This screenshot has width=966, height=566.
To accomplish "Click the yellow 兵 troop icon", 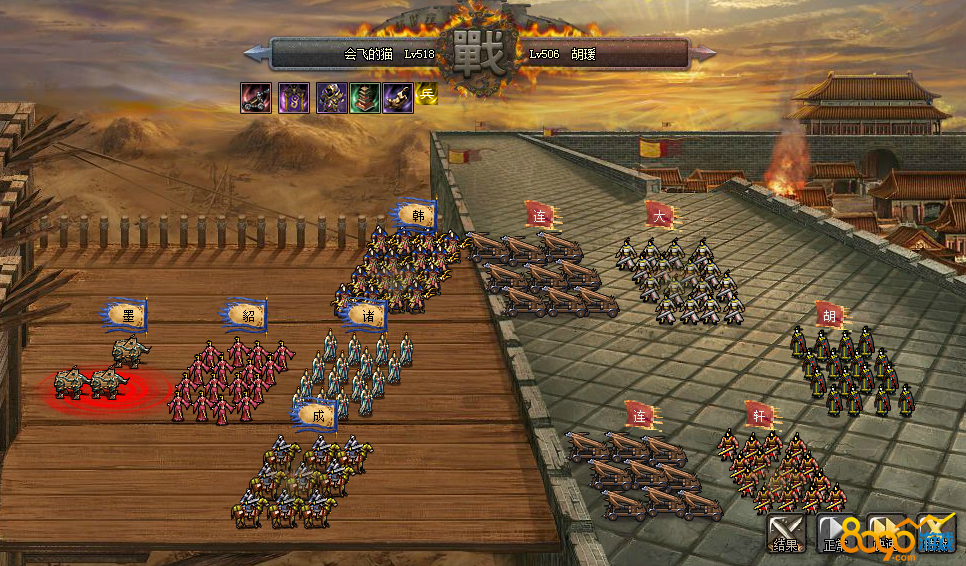I will click(x=427, y=95).
